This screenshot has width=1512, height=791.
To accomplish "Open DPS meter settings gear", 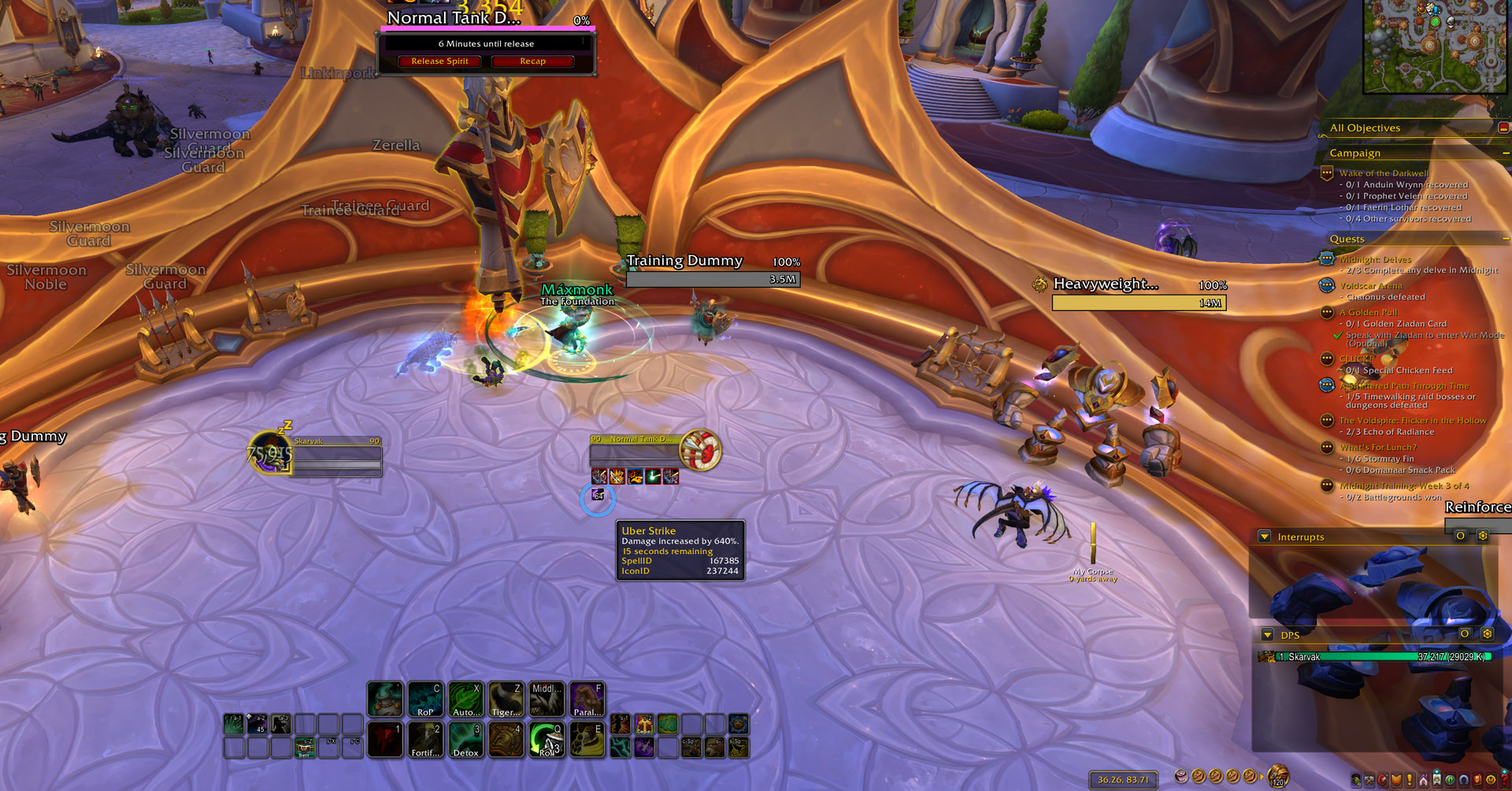I will (x=1487, y=634).
